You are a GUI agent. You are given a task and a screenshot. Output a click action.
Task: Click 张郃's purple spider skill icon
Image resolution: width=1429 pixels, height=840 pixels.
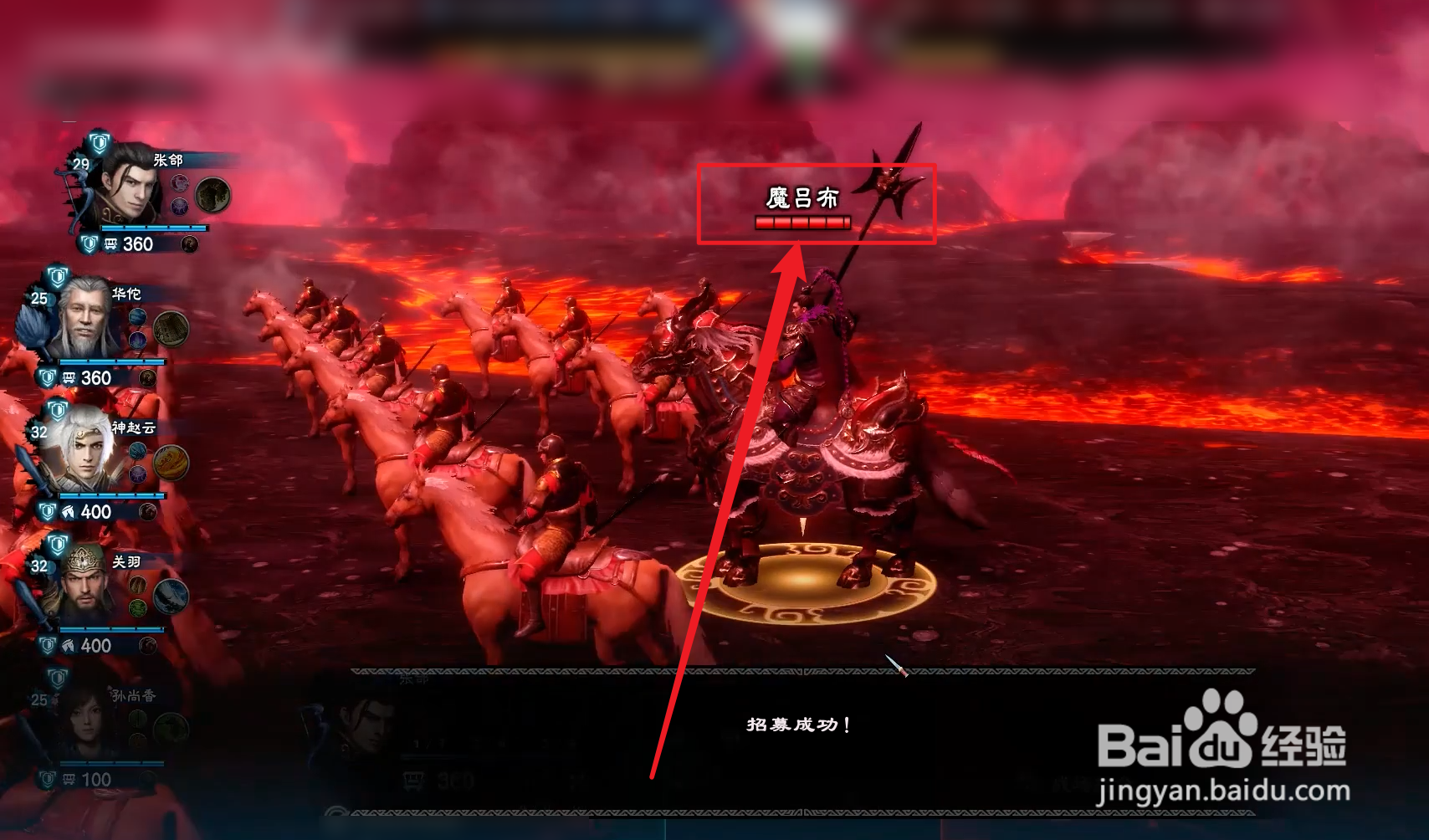(x=178, y=207)
